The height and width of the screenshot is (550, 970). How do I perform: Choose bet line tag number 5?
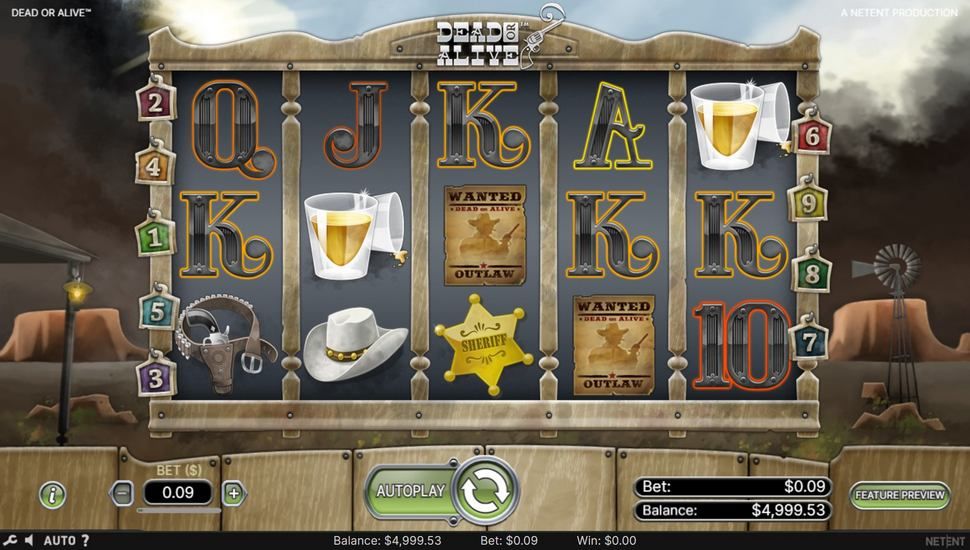click(156, 311)
